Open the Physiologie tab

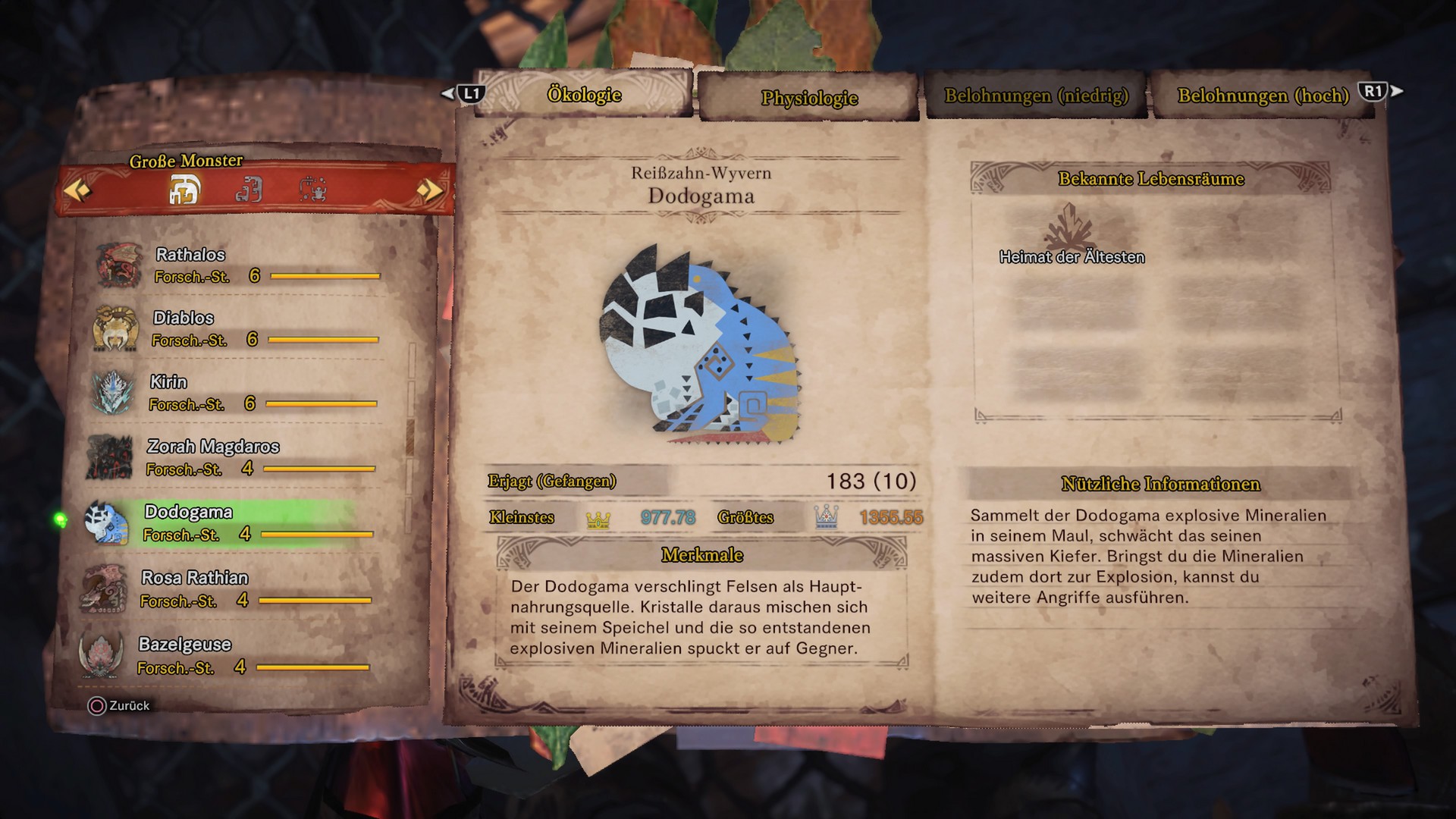click(809, 99)
